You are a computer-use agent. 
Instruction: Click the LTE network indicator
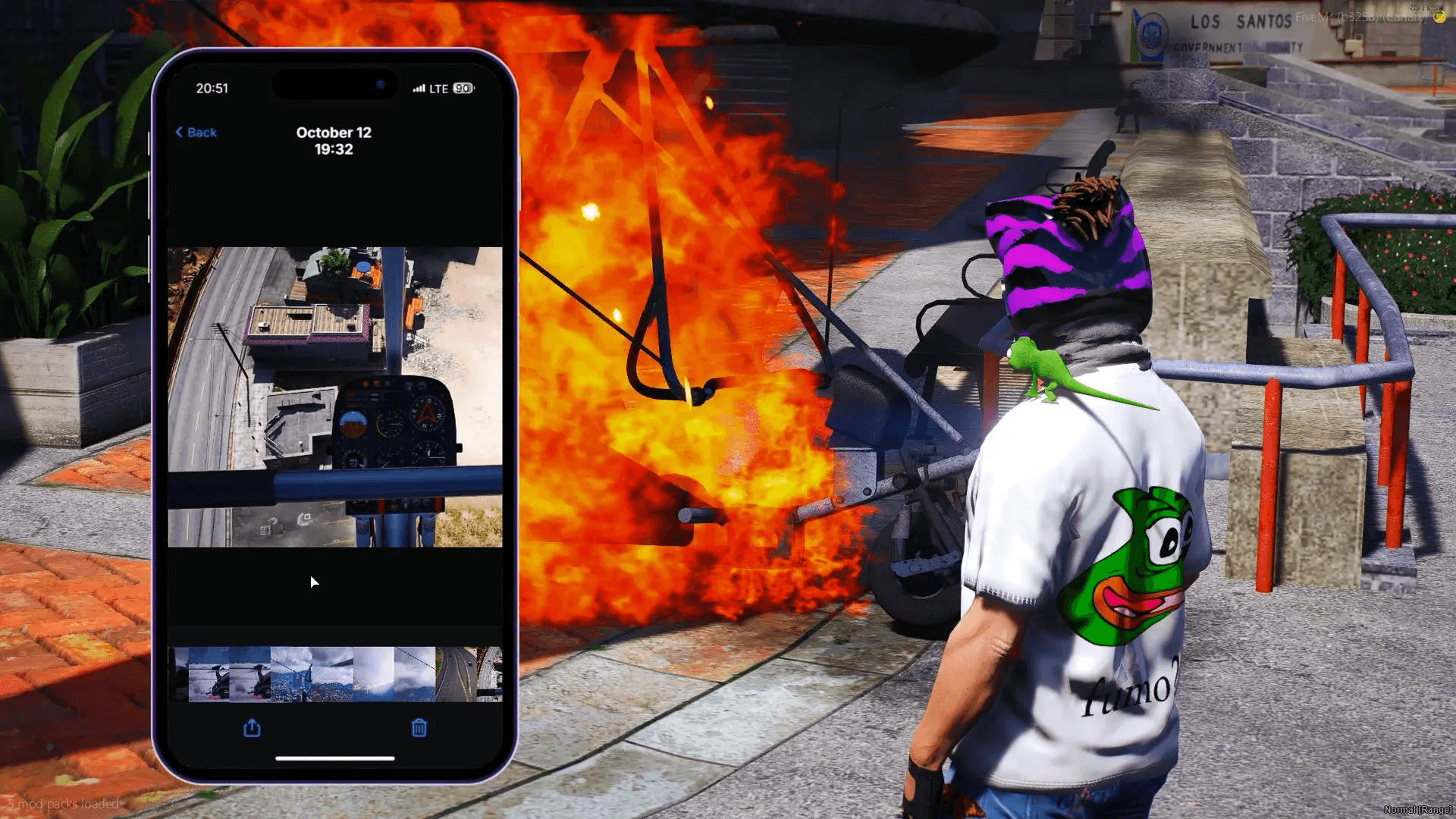(x=440, y=89)
